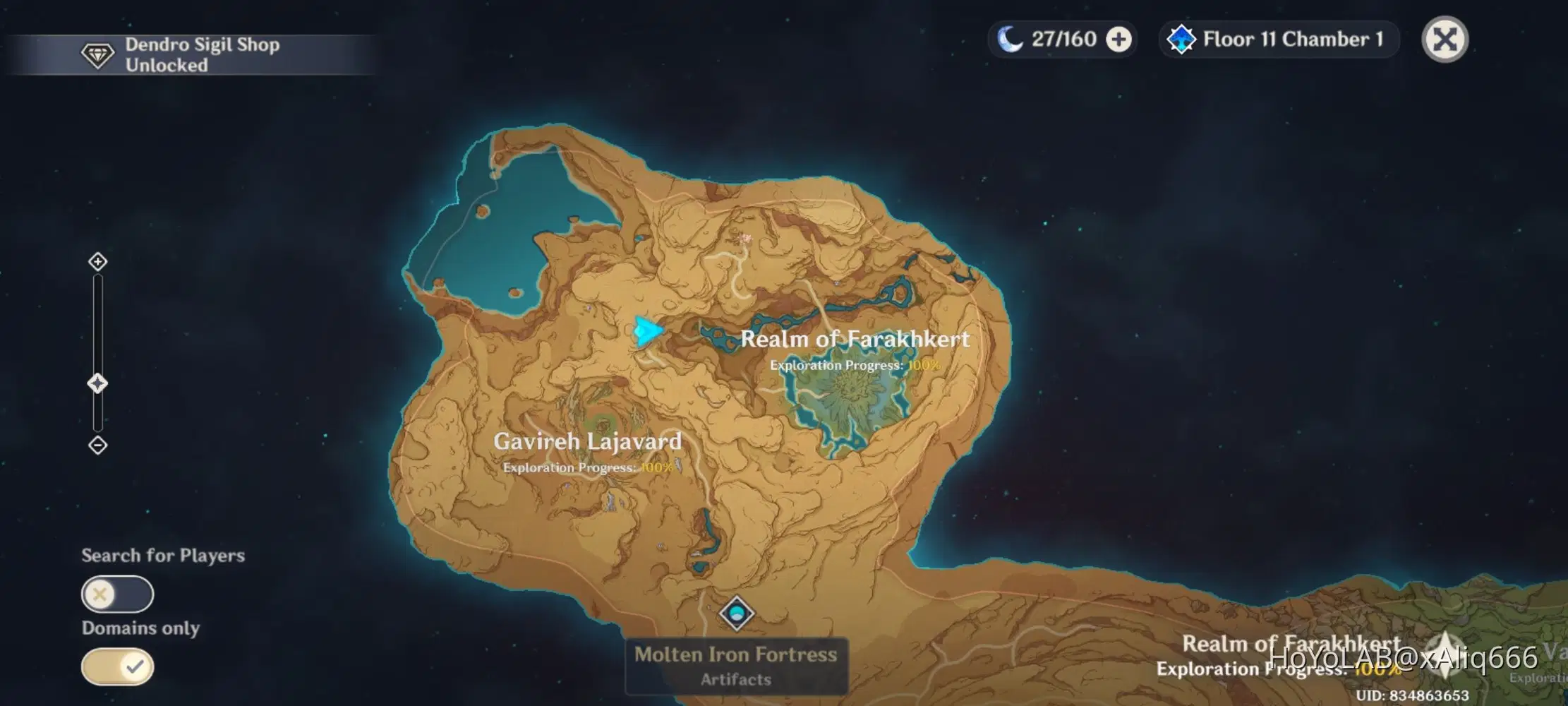Select the Gavireh Lajavard region label
Image resolution: width=1568 pixels, height=706 pixels.
coord(589,442)
